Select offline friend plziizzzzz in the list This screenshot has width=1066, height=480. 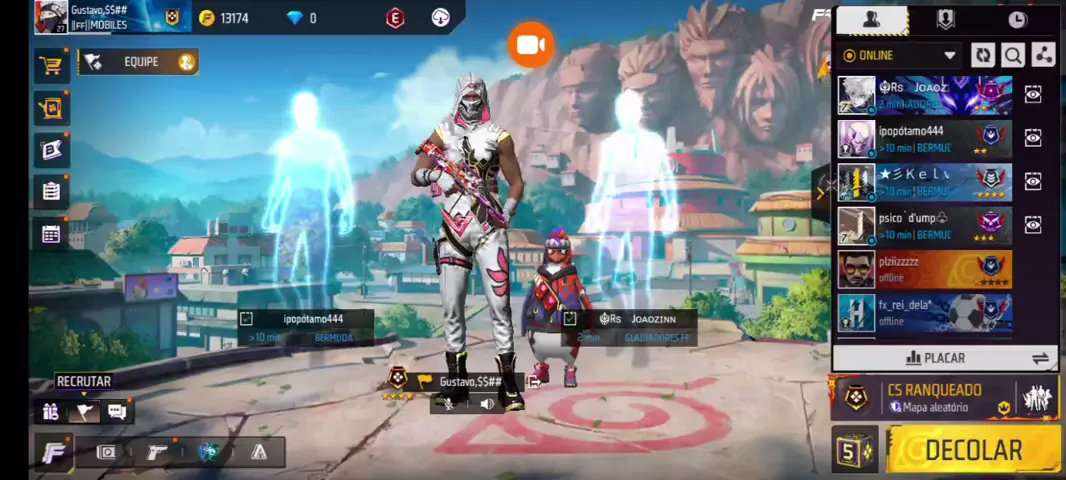(924, 269)
